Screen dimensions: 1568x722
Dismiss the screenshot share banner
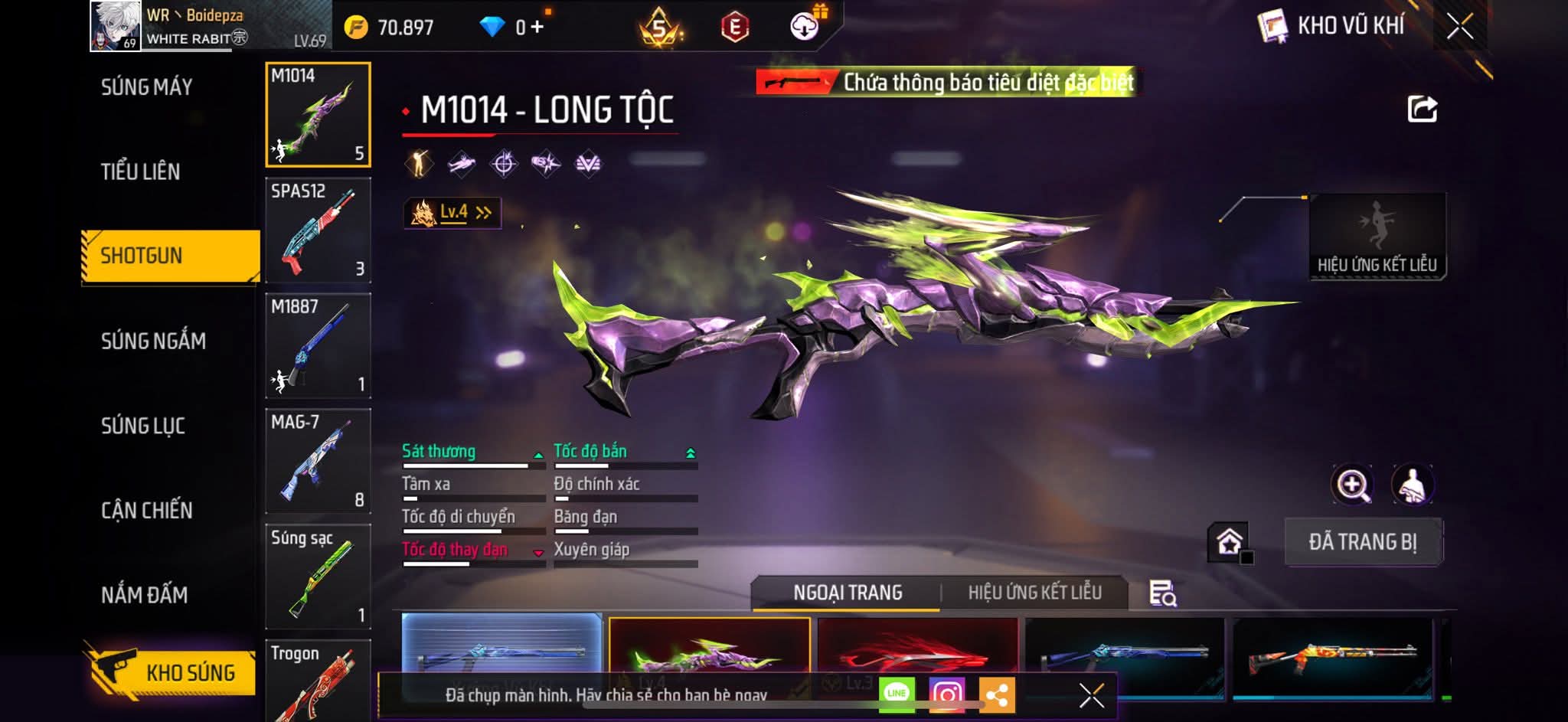tap(1091, 695)
